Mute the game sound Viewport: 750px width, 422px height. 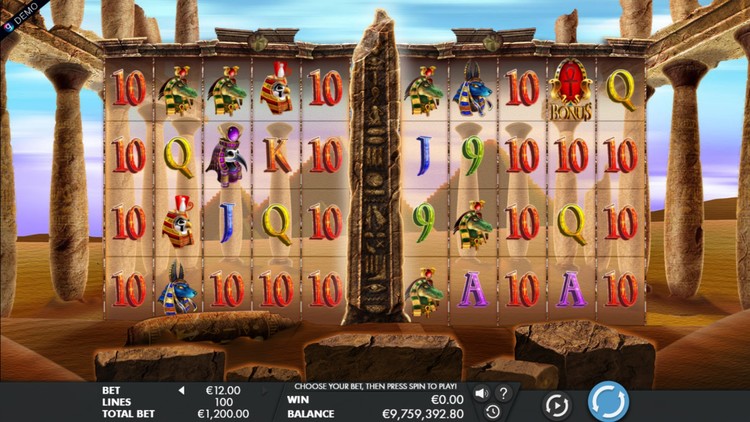[x=481, y=393]
